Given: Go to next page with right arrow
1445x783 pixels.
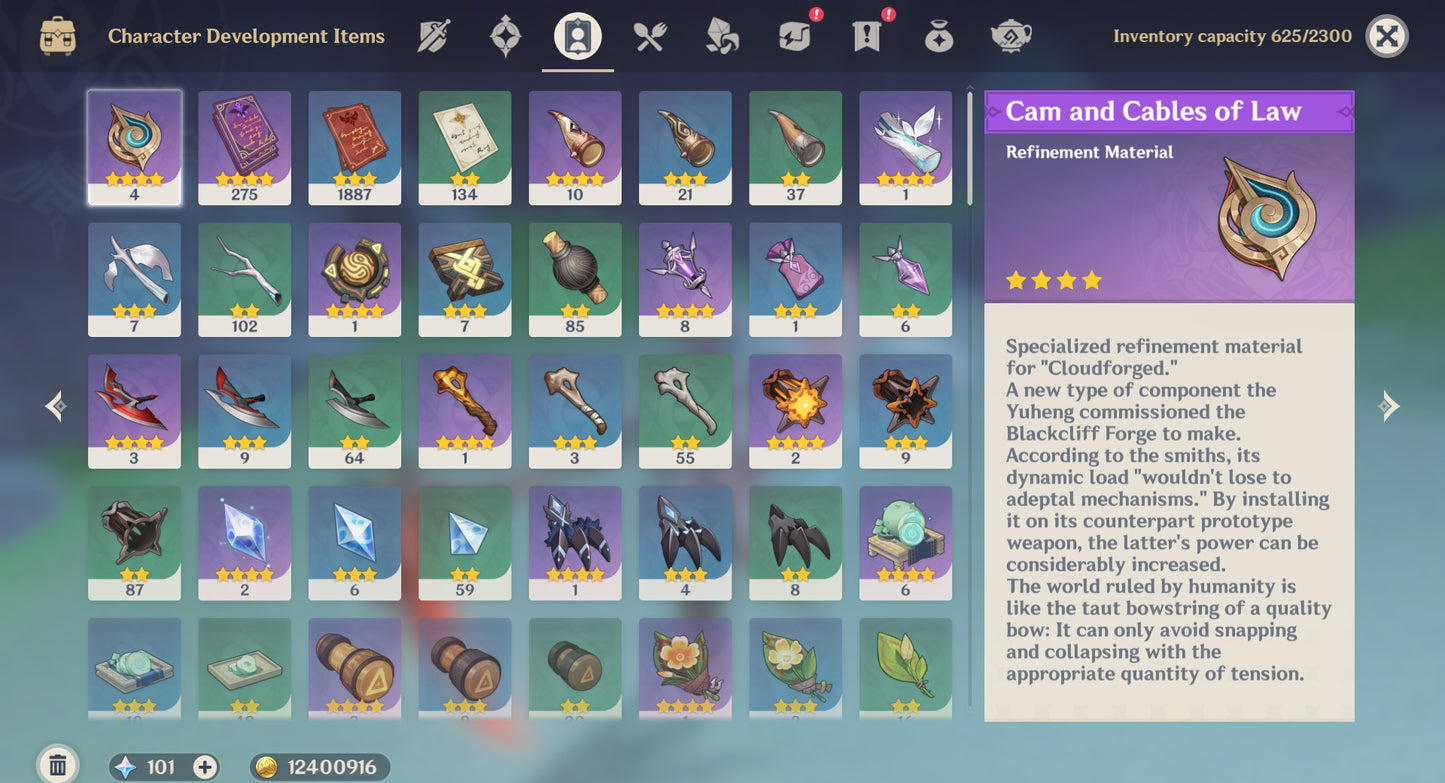Looking at the screenshot, I should pyautogui.click(x=1388, y=405).
